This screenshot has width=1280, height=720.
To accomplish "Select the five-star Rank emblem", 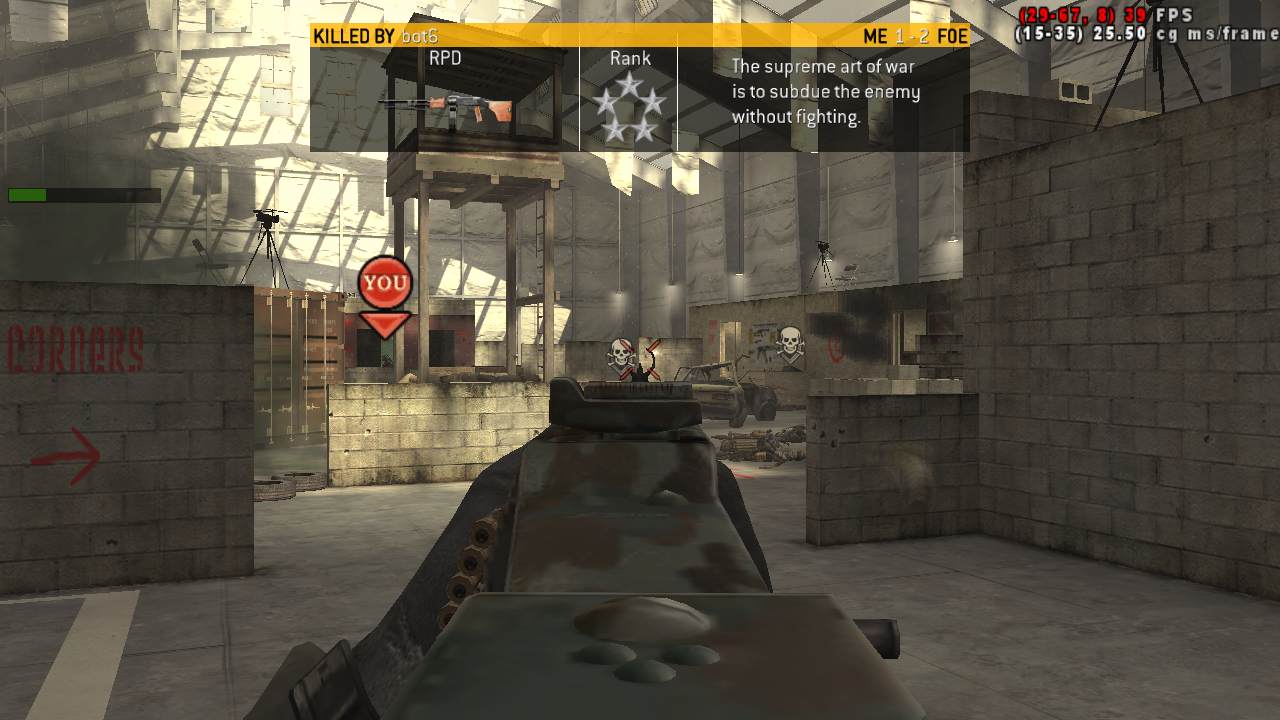I will tap(628, 108).
